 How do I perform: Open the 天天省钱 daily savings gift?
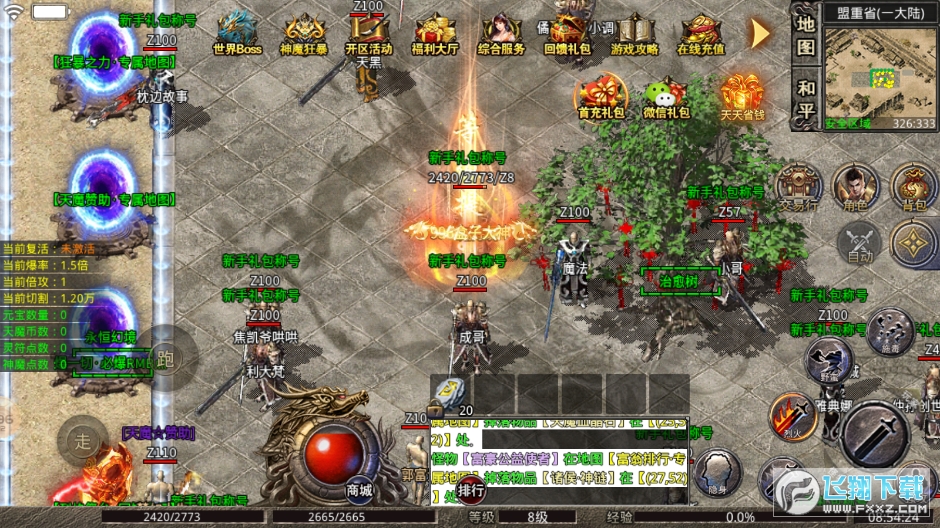click(741, 97)
